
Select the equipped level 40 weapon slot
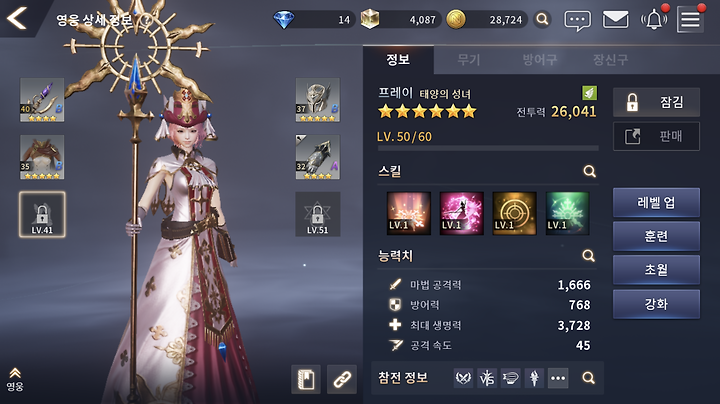41,100
